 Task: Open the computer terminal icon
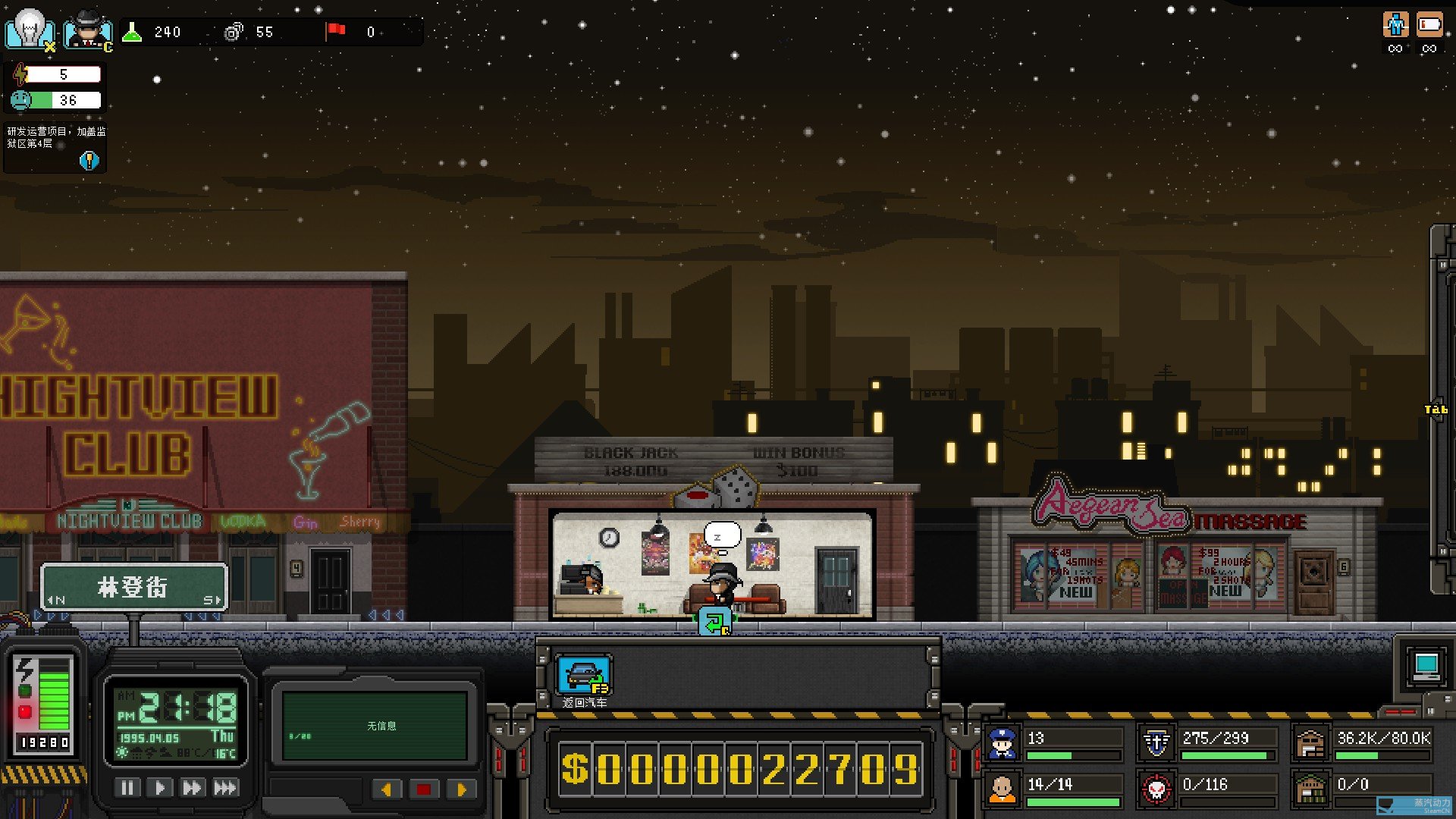[1426, 667]
